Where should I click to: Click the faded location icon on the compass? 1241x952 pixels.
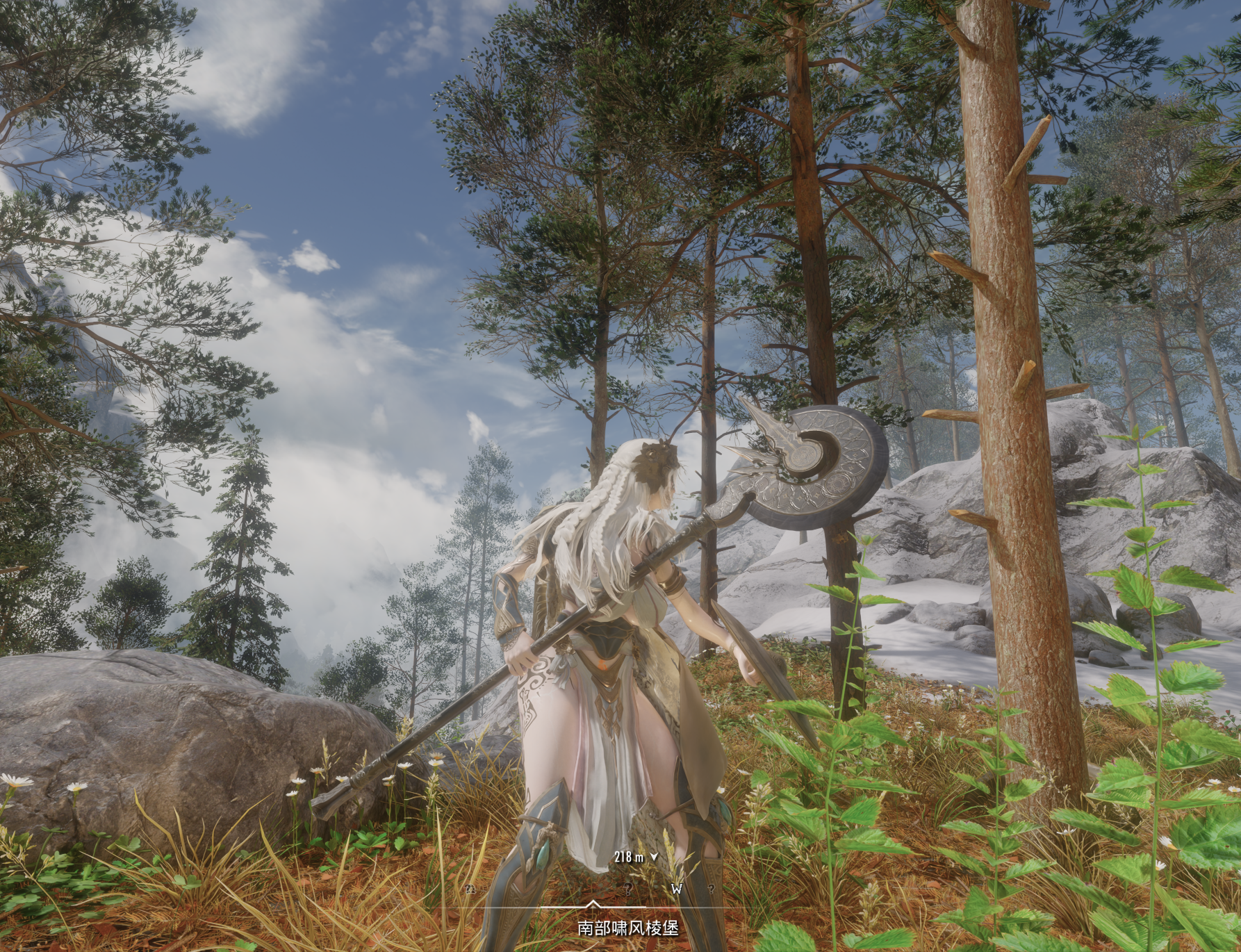[471, 889]
